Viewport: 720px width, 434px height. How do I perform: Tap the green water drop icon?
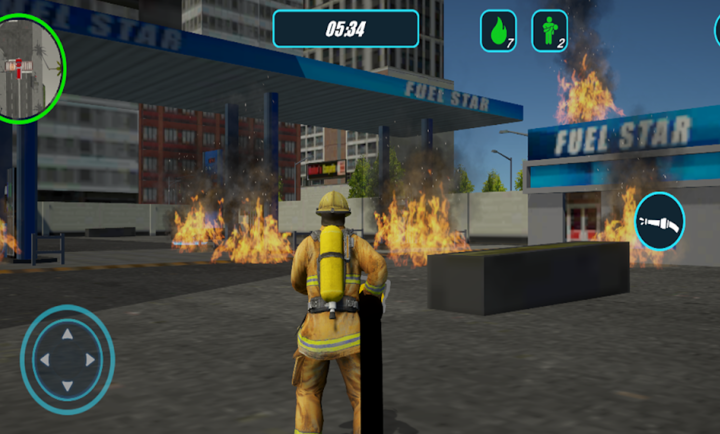point(498,31)
